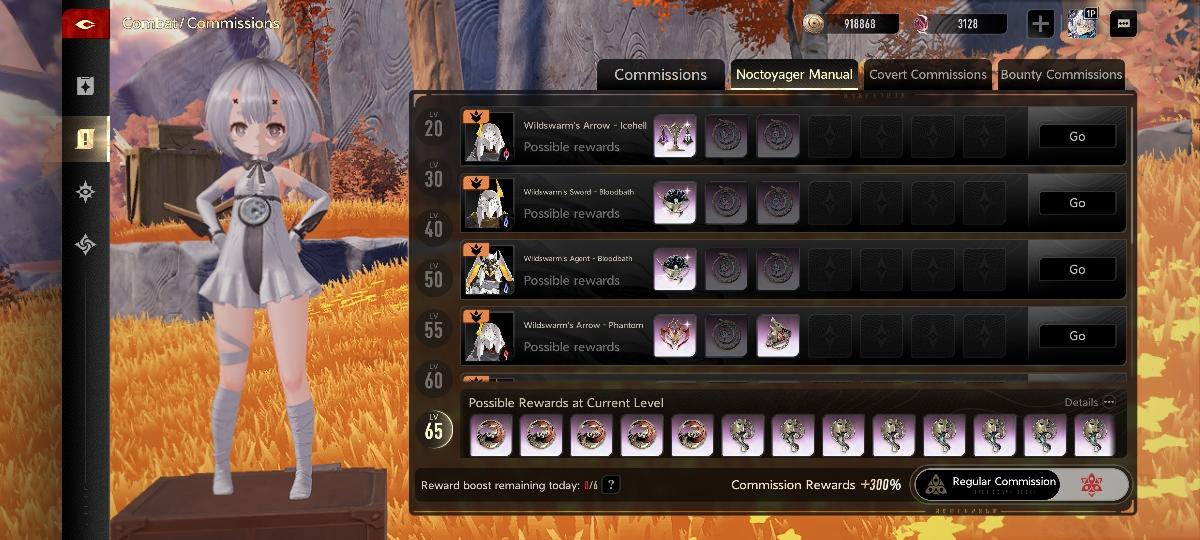Open the Bounty Commissions tab
1200x540 pixels.
click(1060, 75)
